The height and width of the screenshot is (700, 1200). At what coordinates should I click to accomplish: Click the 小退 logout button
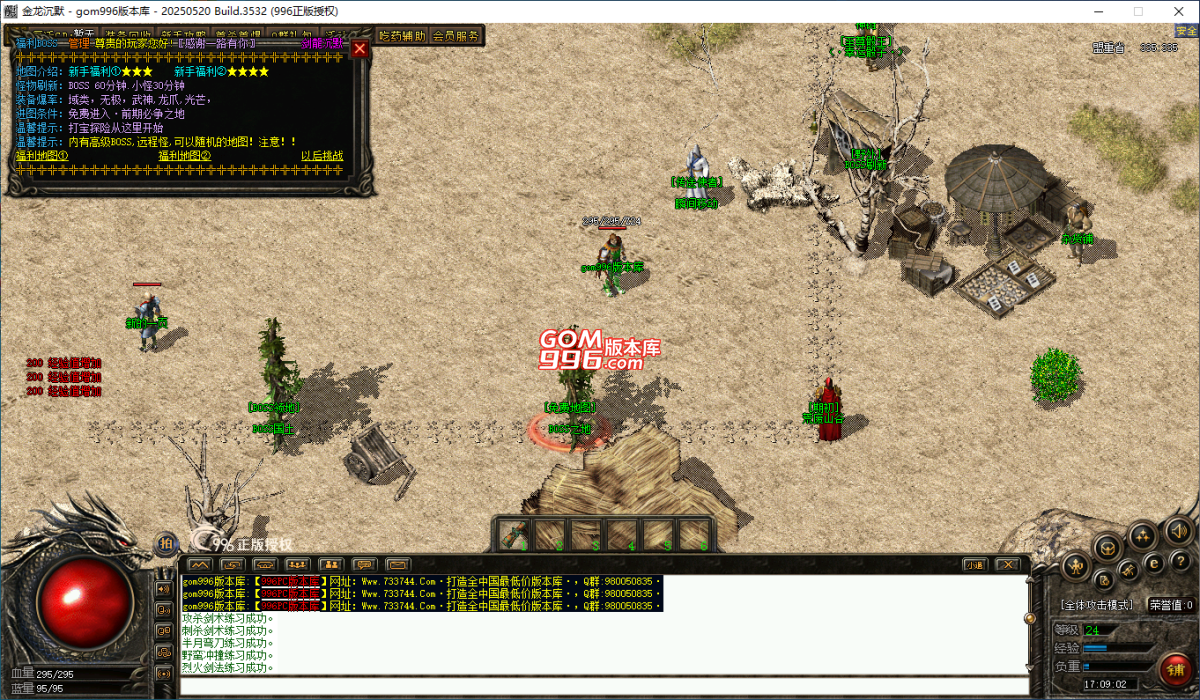click(975, 565)
